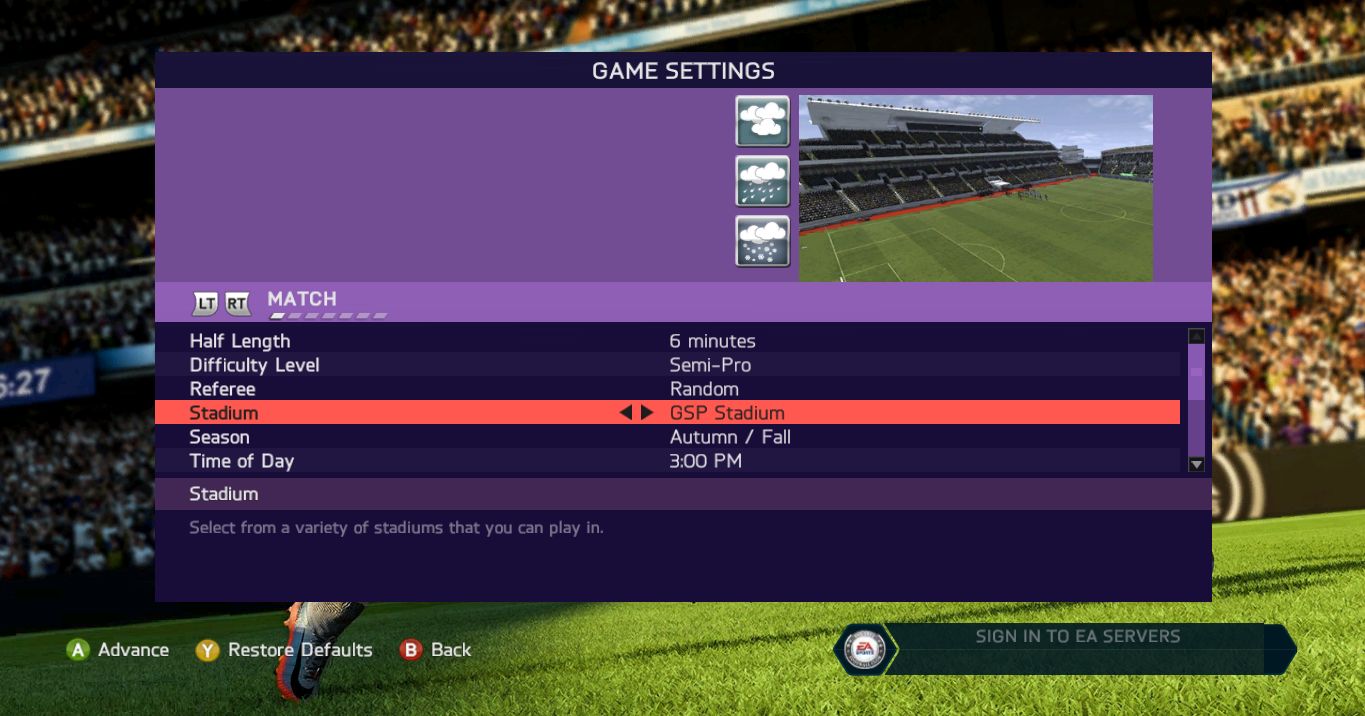Choose the cloudy weather icon
The height and width of the screenshot is (716, 1365).
click(x=763, y=121)
